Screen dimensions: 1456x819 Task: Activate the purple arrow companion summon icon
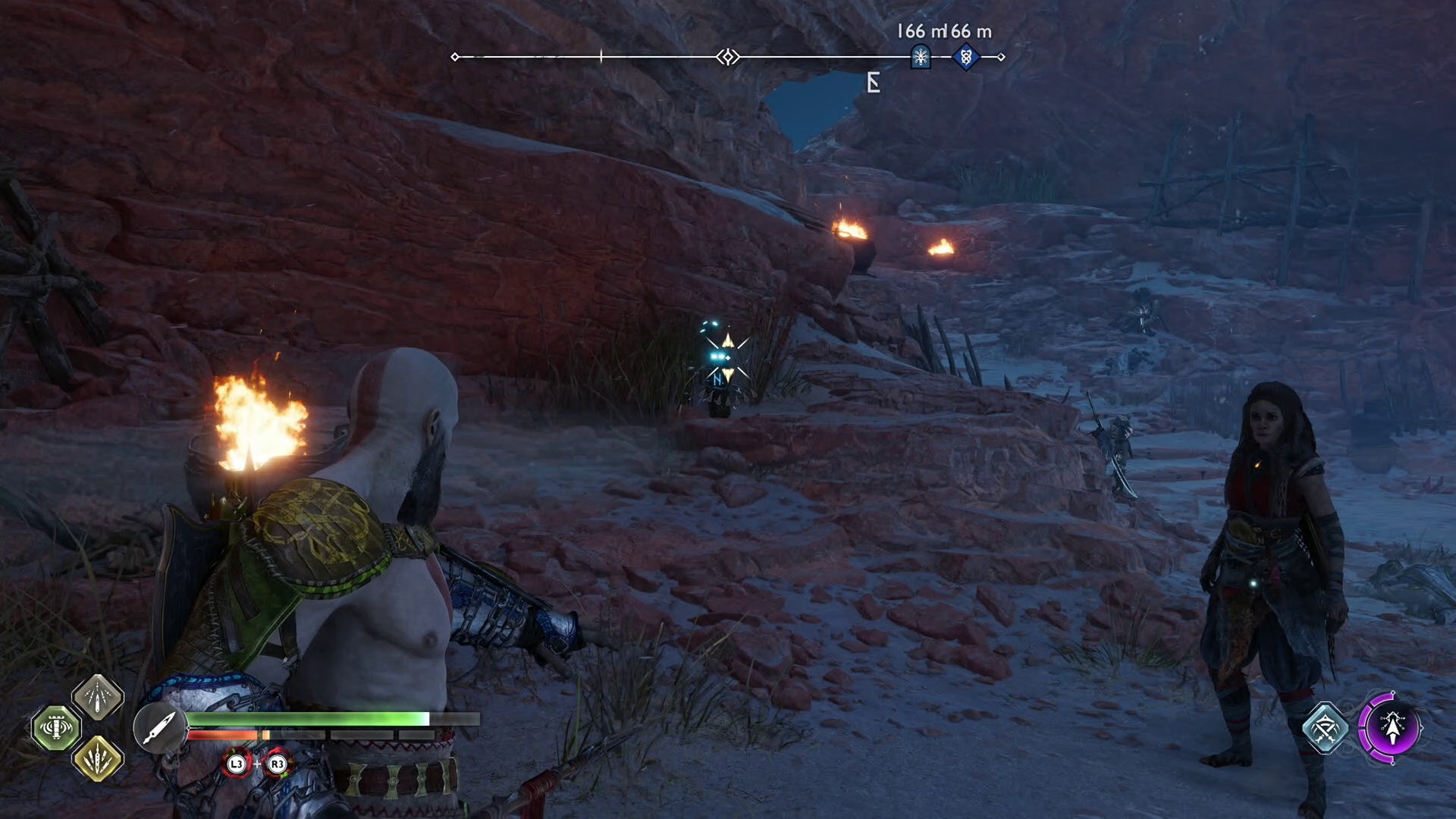[x=1390, y=728]
